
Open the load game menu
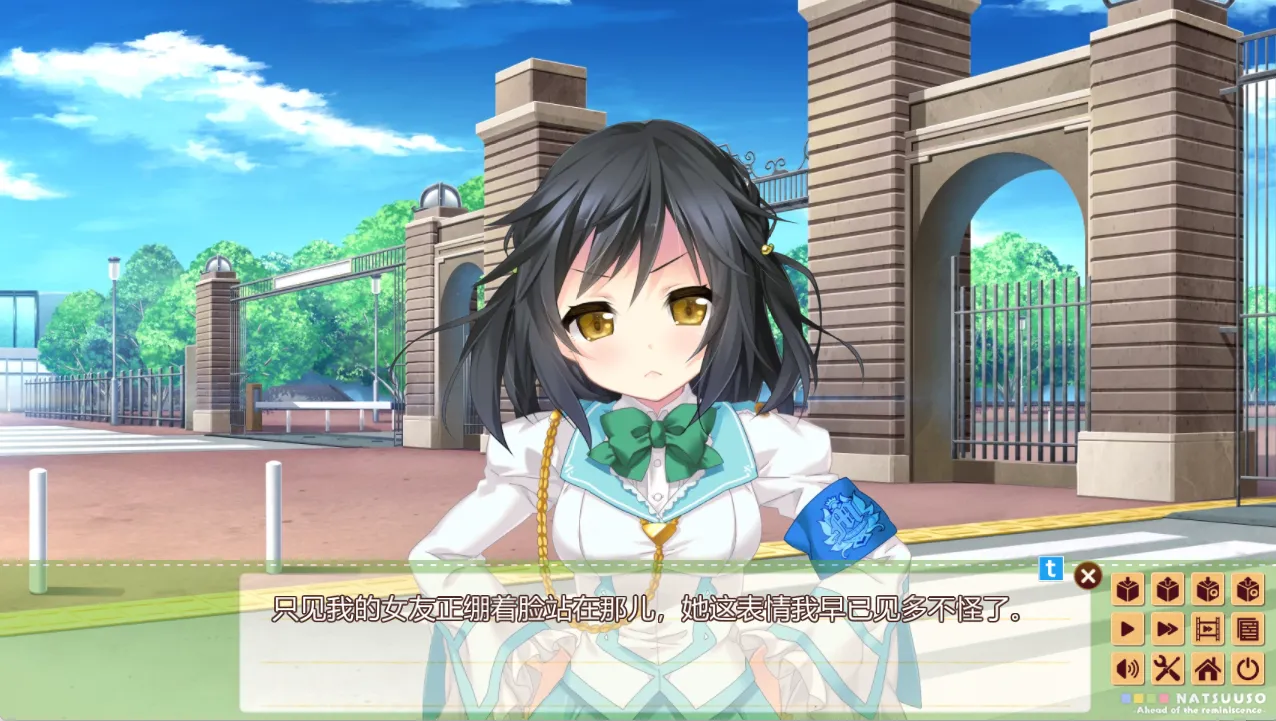pos(1168,590)
